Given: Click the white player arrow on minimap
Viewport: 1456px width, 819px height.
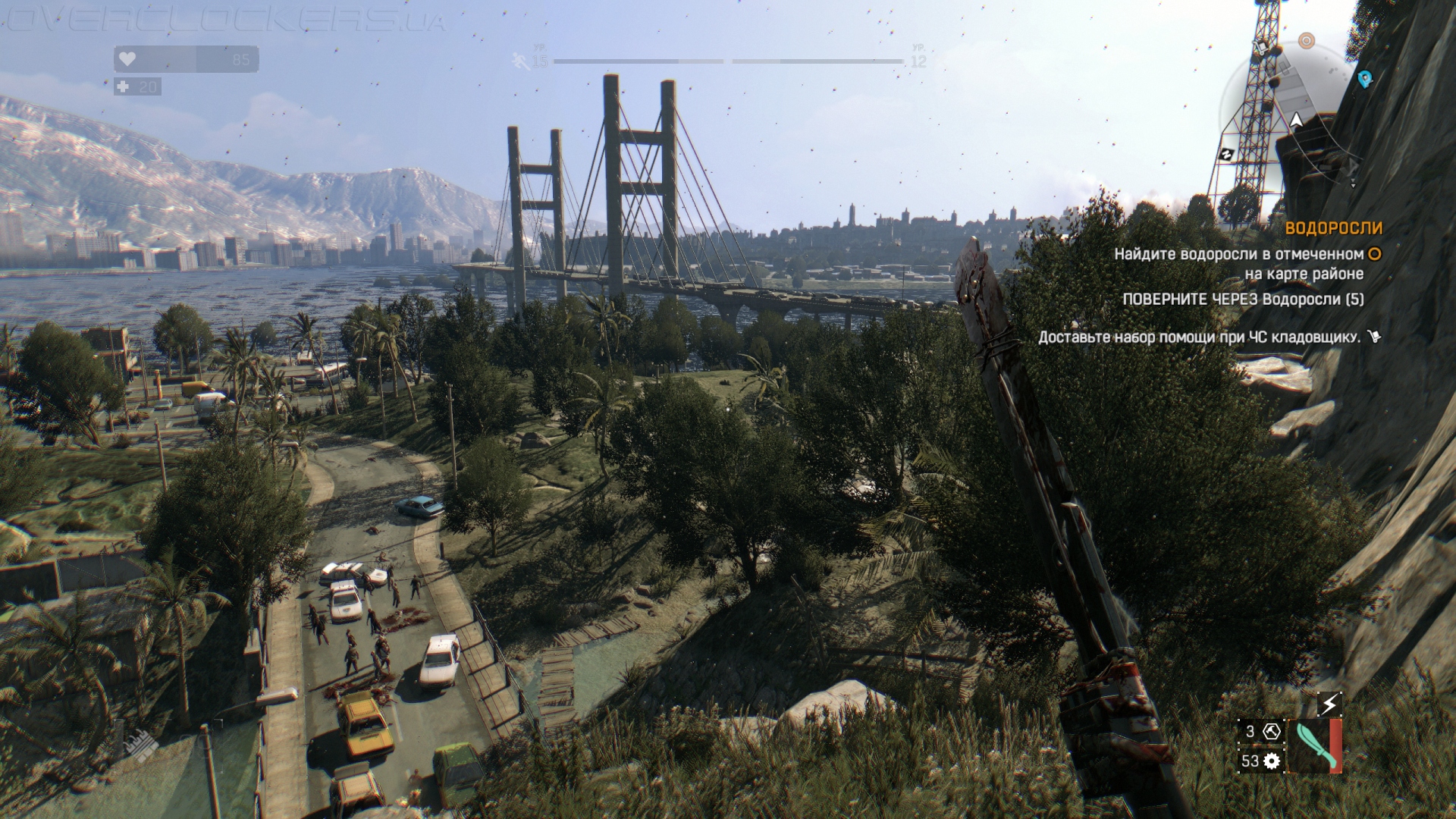Looking at the screenshot, I should (x=1296, y=120).
